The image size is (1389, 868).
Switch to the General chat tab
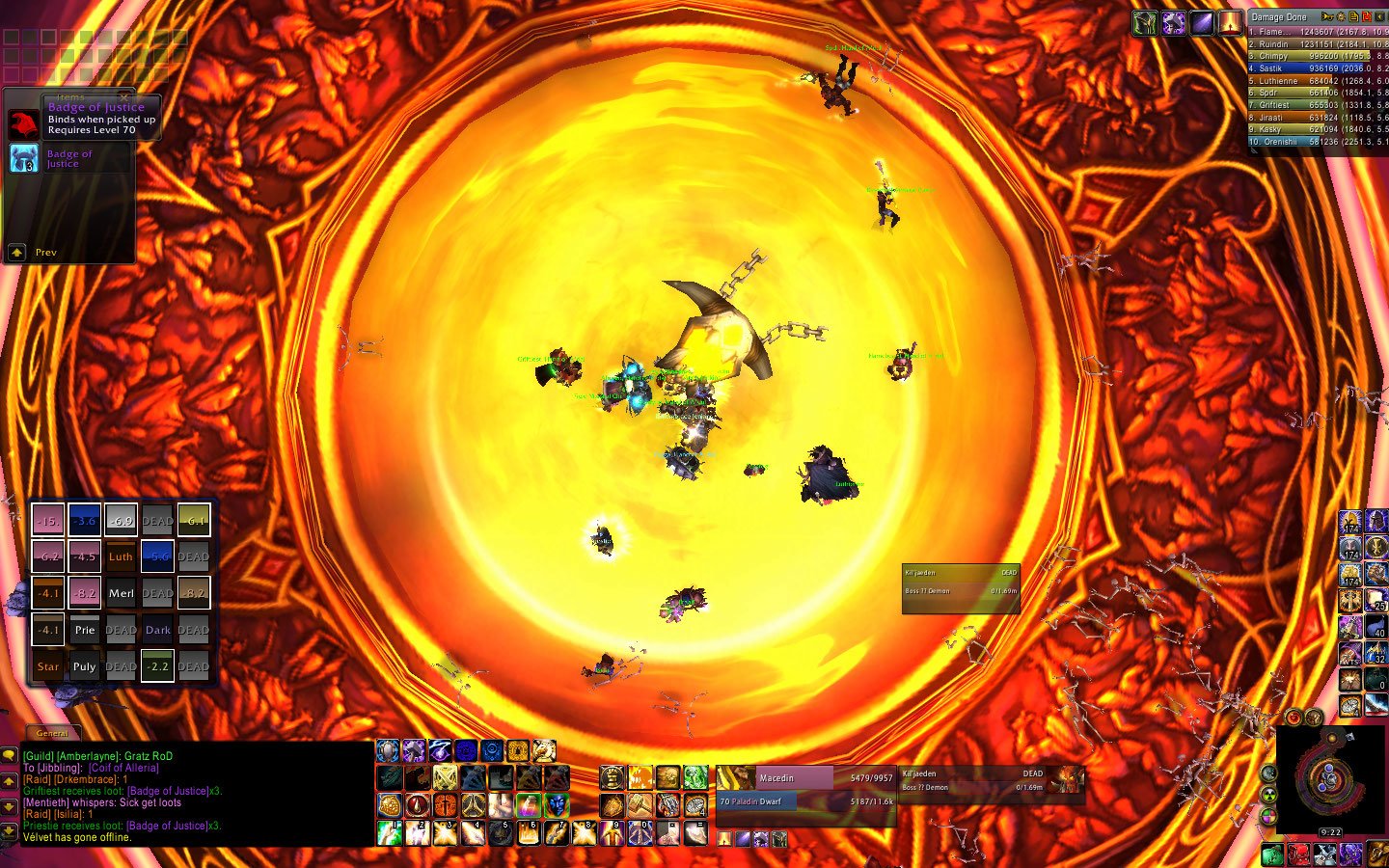pyautogui.click(x=53, y=733)
